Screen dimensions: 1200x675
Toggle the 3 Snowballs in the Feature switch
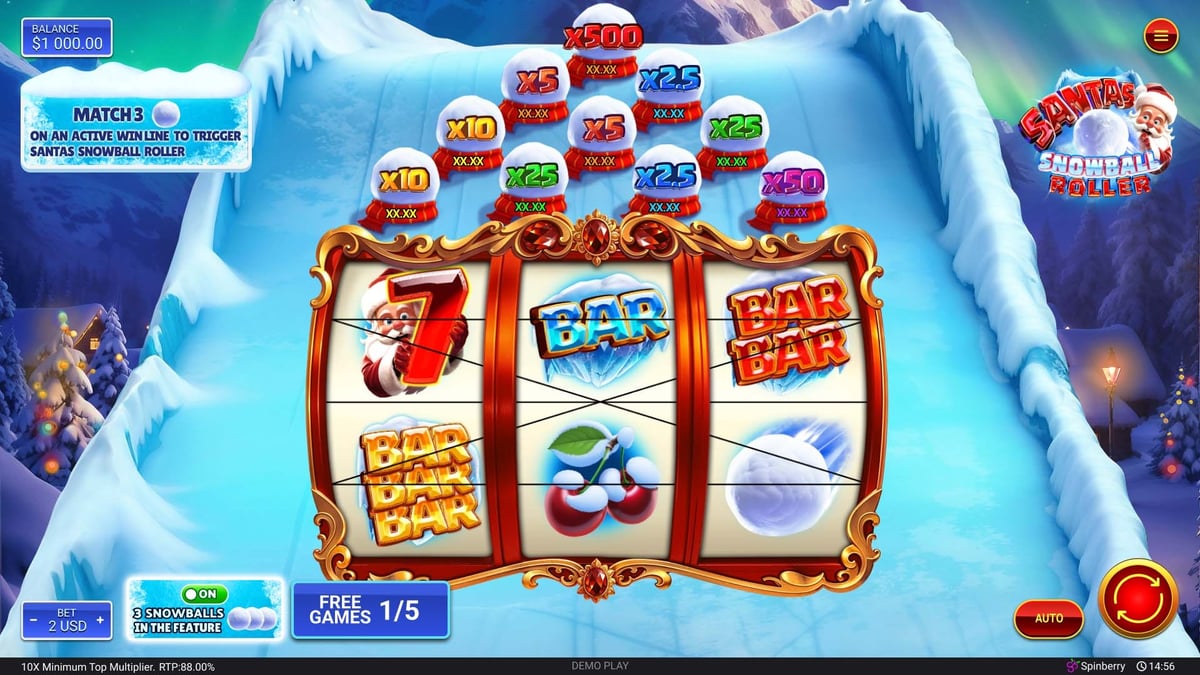(204, 594)
